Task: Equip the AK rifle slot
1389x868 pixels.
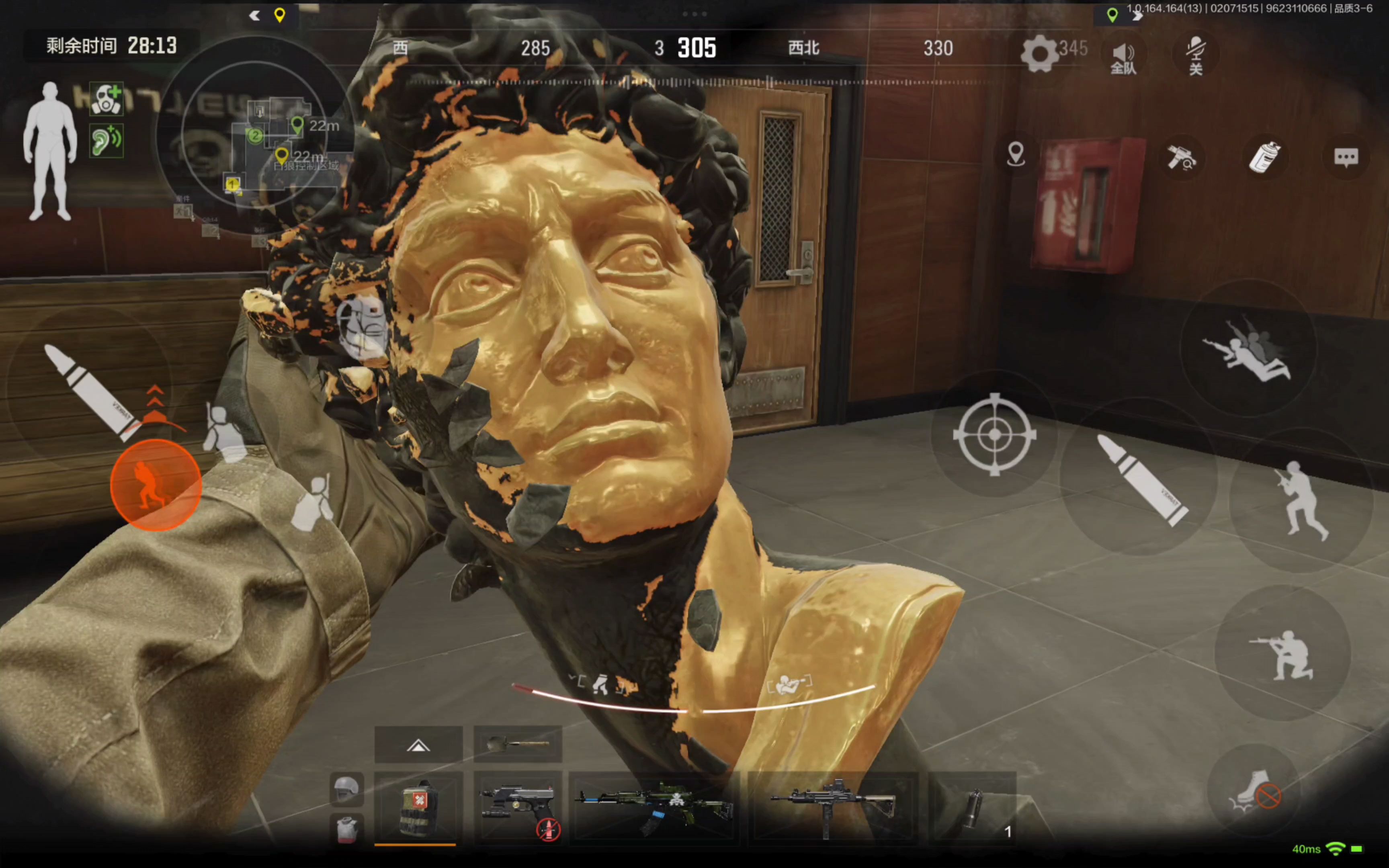Action: click(654, 807)
